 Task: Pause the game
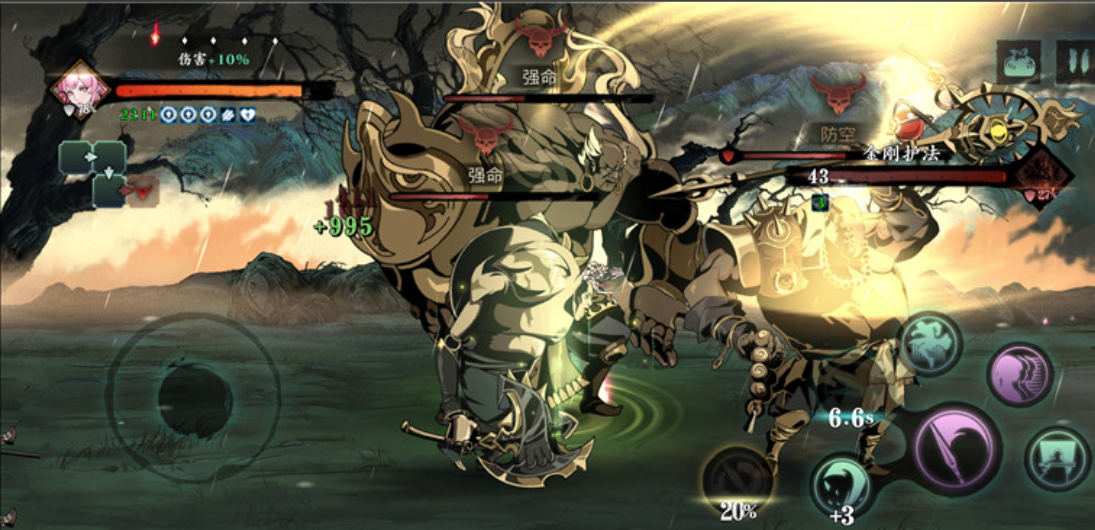coord(1074,62)
